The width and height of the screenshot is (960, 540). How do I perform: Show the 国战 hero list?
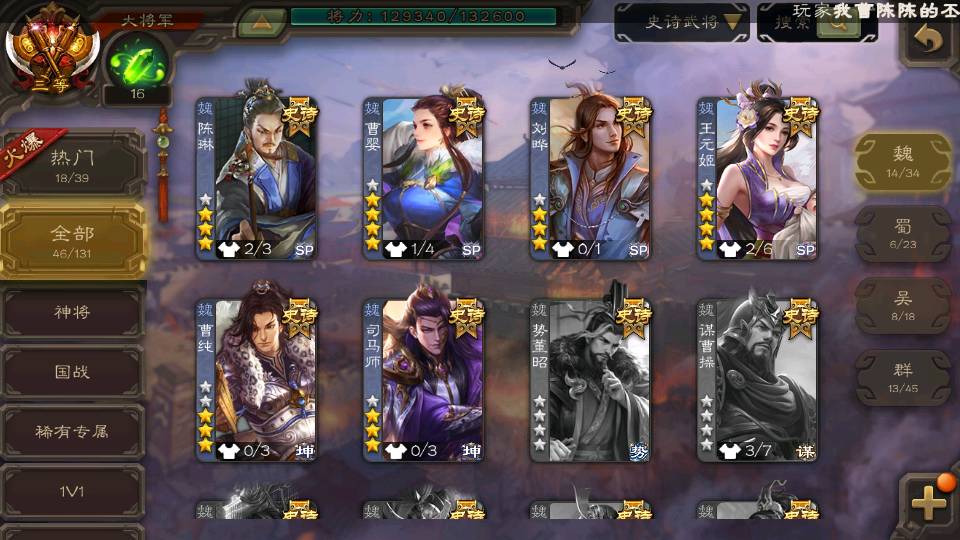click(72, 372)
